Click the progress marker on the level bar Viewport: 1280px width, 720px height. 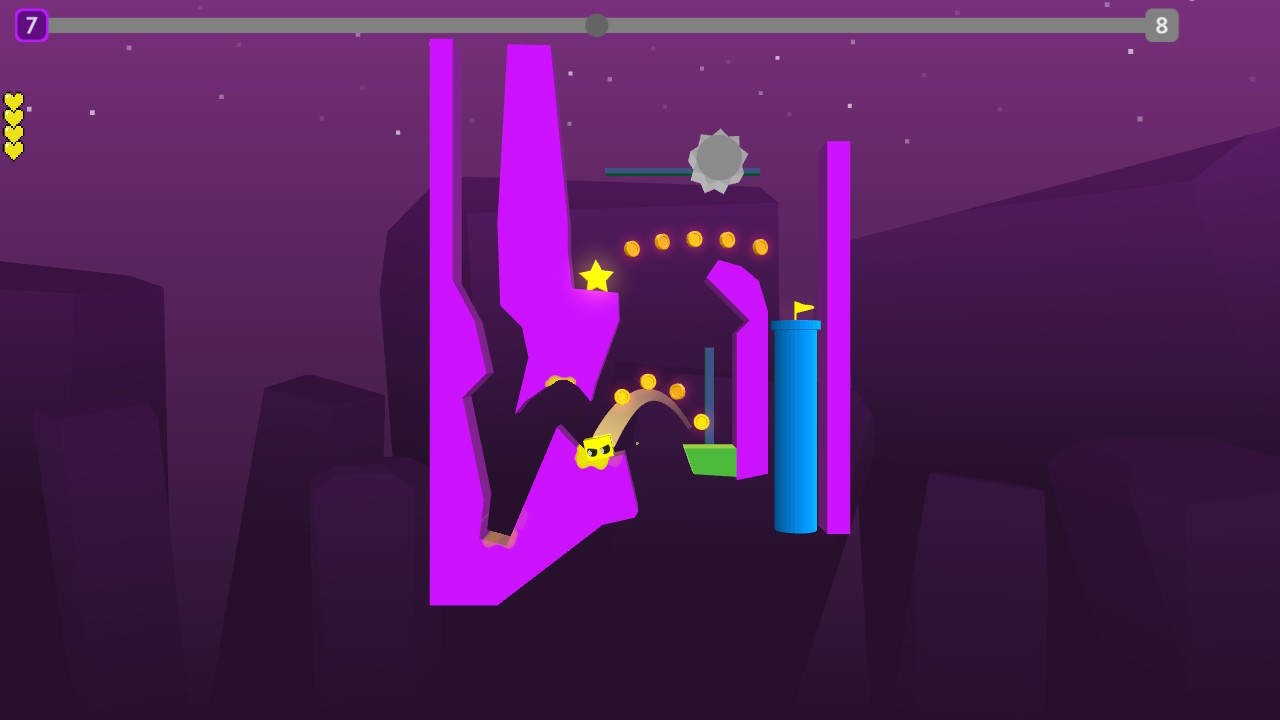click(596, 25)
